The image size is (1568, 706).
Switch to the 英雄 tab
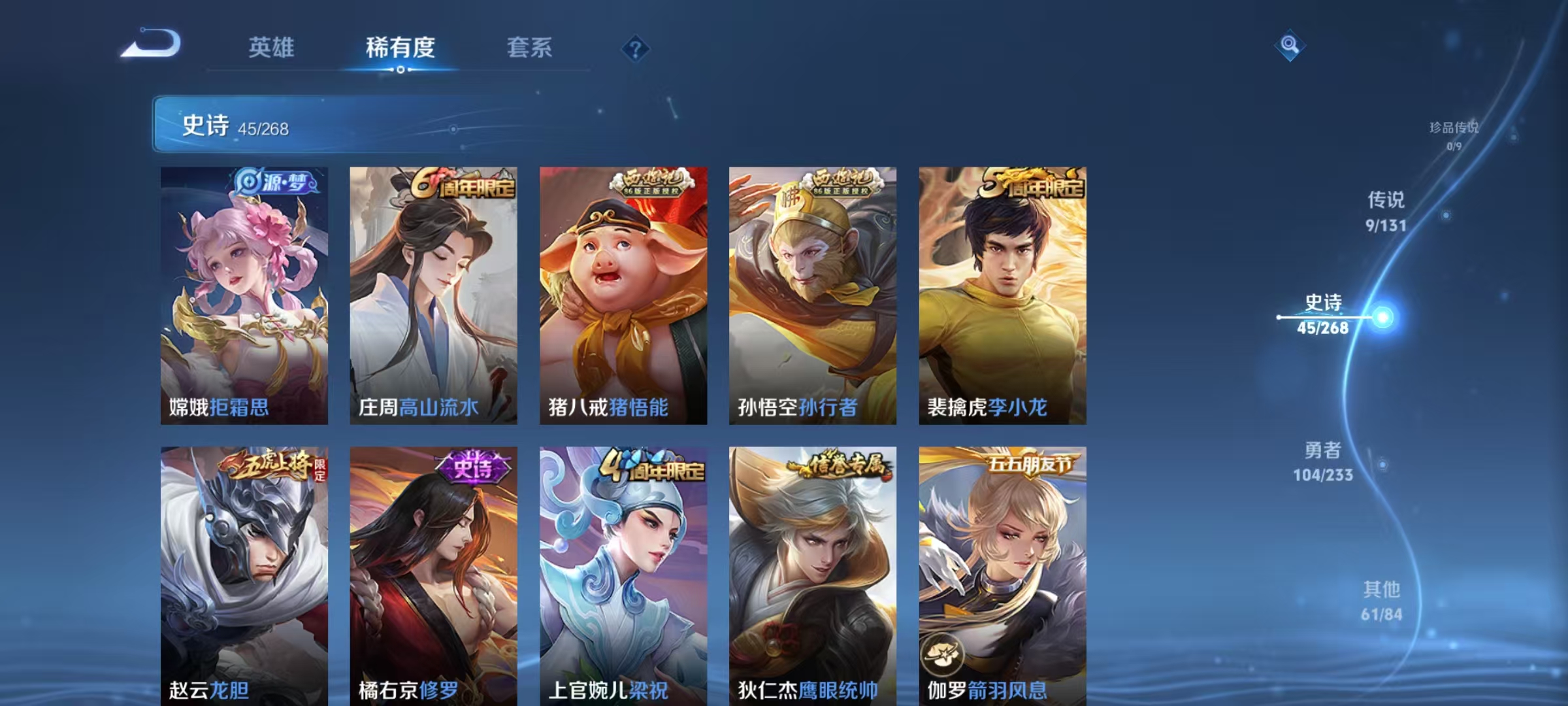tap(270, 48)
